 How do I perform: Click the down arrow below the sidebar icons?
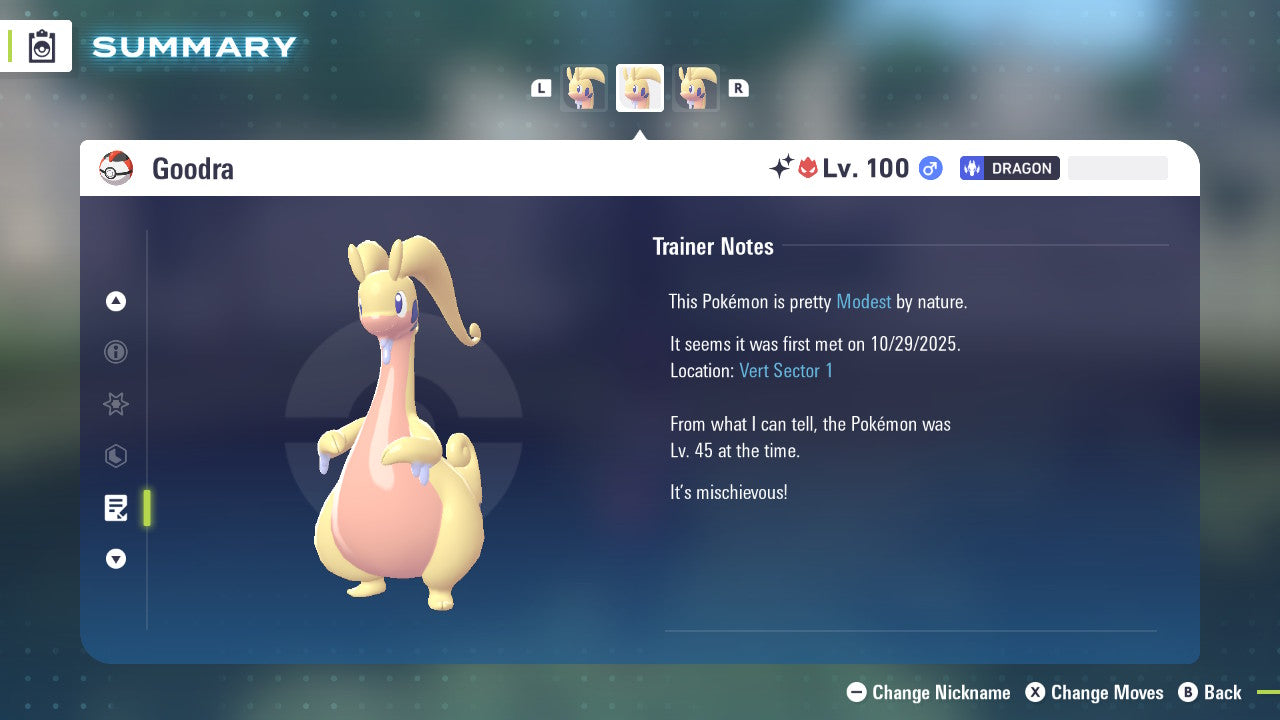point(116,559)
